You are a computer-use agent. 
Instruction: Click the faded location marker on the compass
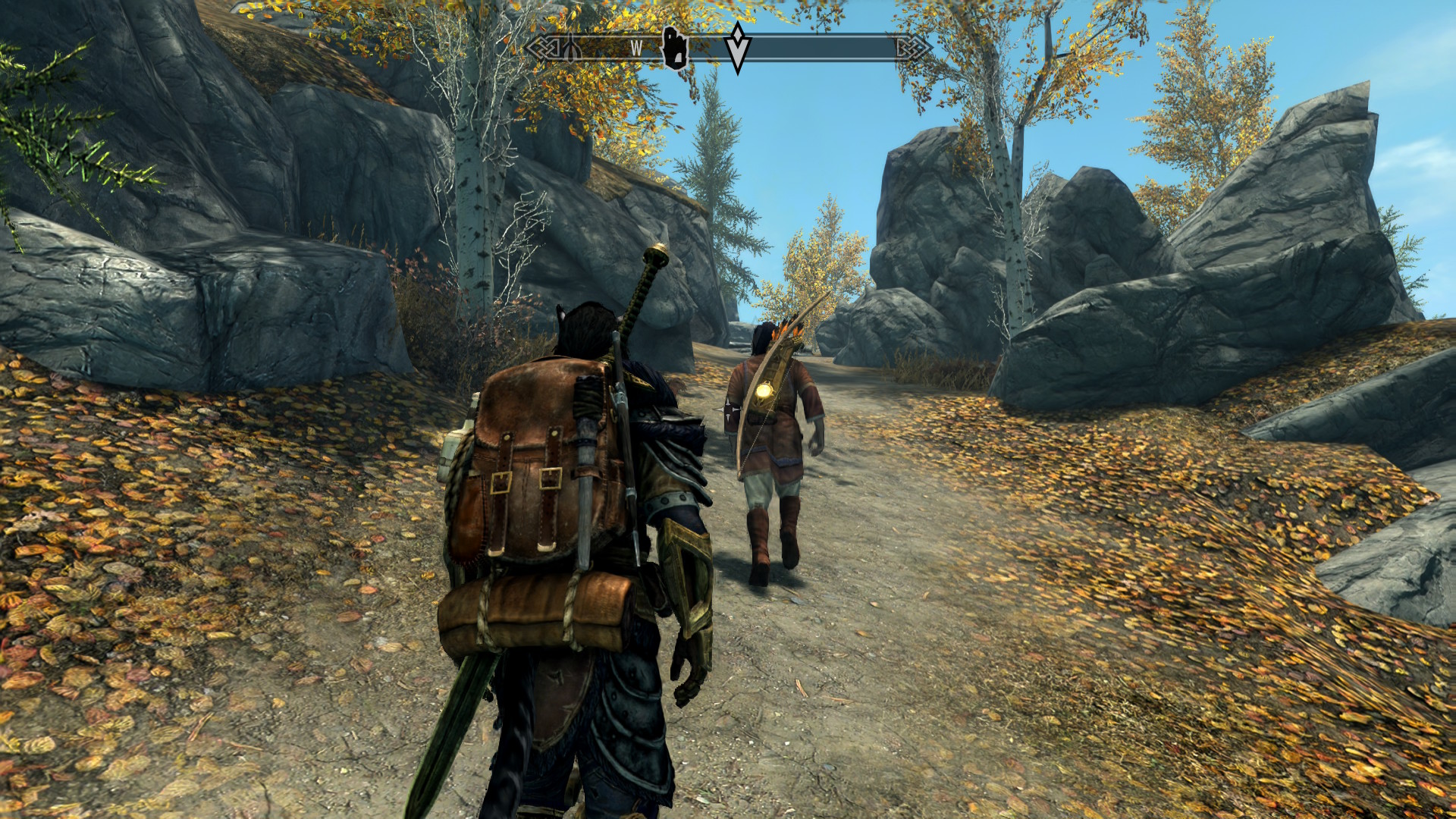click(x=572, y=49)
